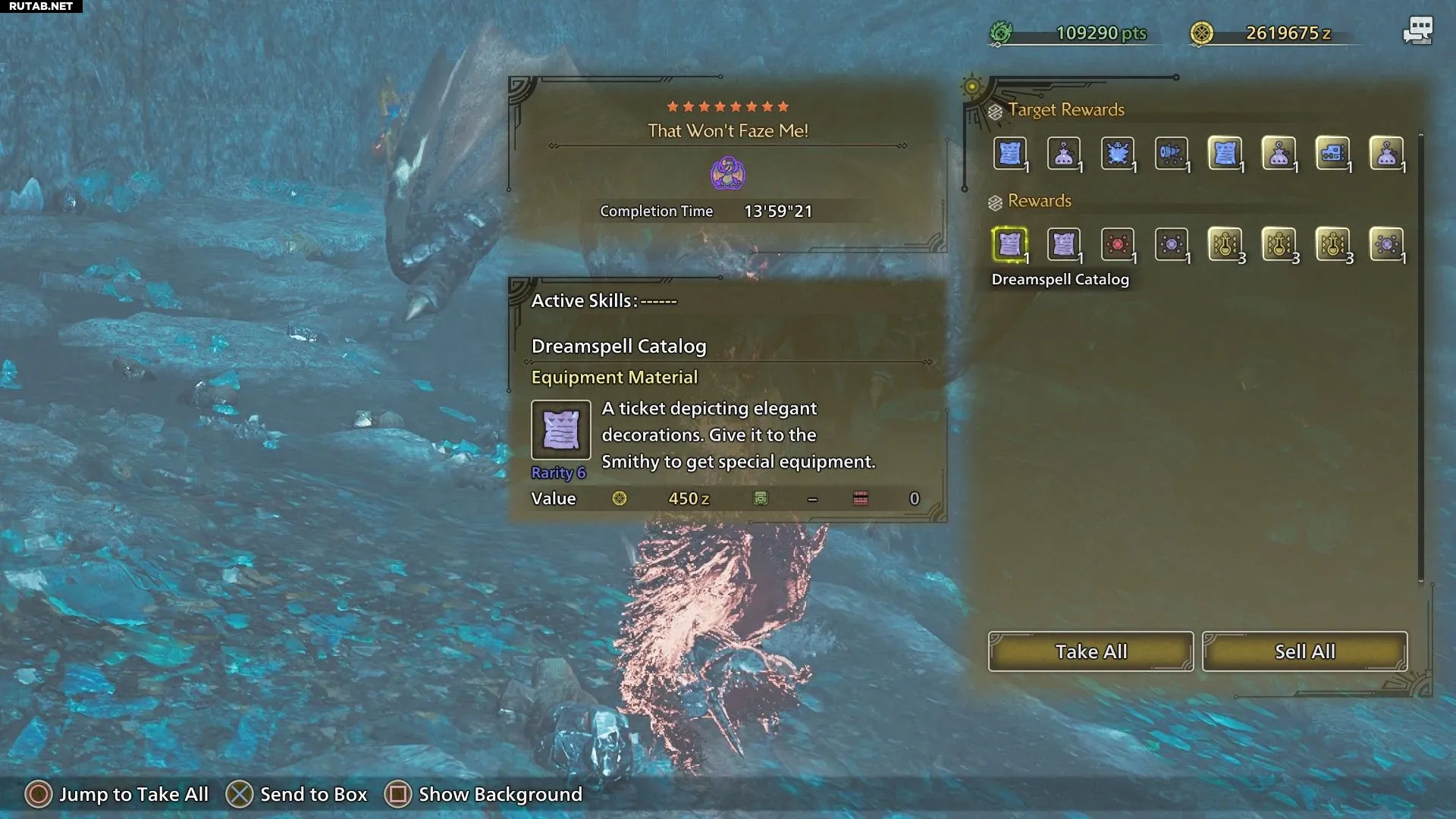Open the chat speech bubble icon
This screenshot has width=1456, height=819.
[1417, 31]
